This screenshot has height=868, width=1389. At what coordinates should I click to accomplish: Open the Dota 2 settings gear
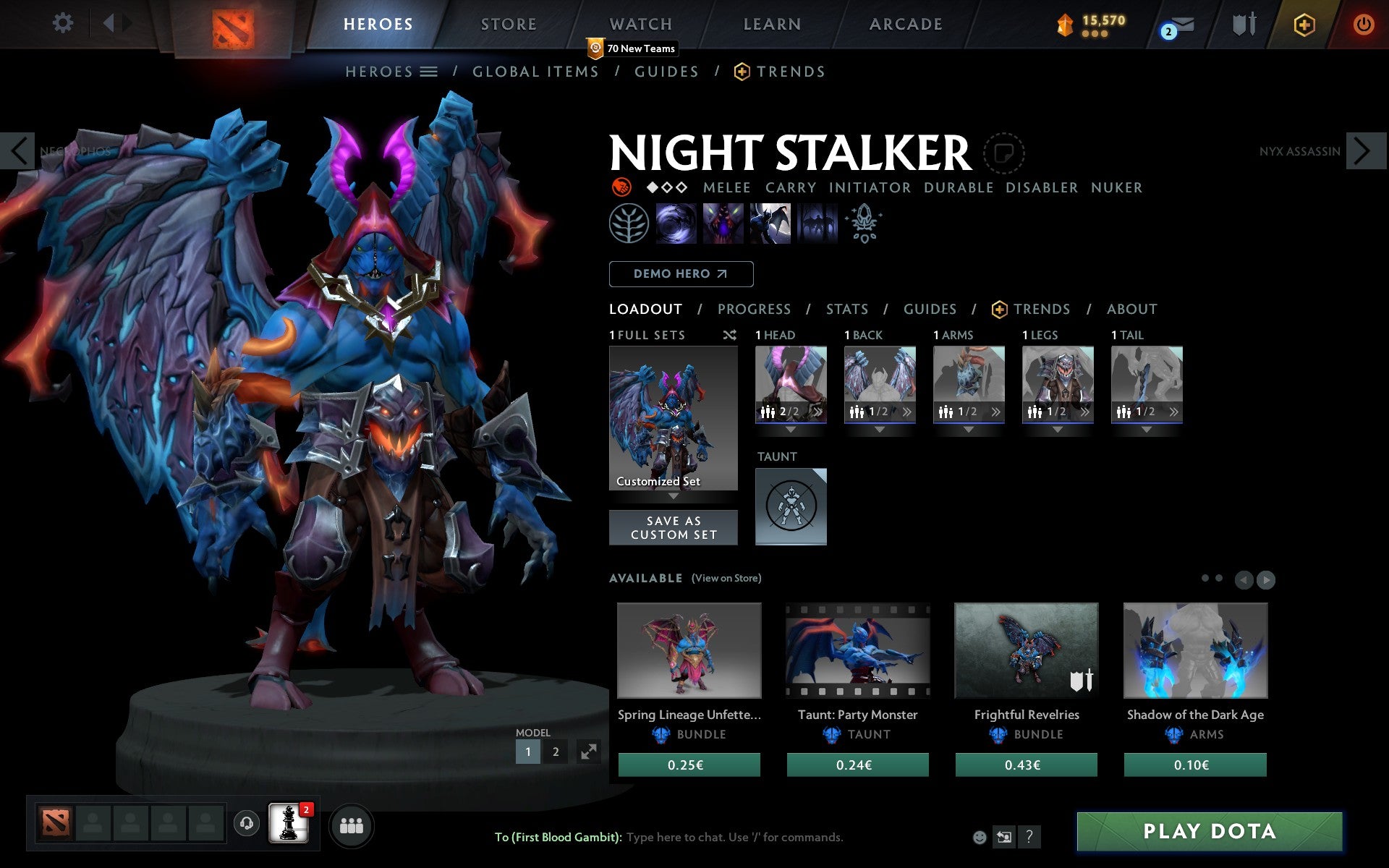coord(64,23)
